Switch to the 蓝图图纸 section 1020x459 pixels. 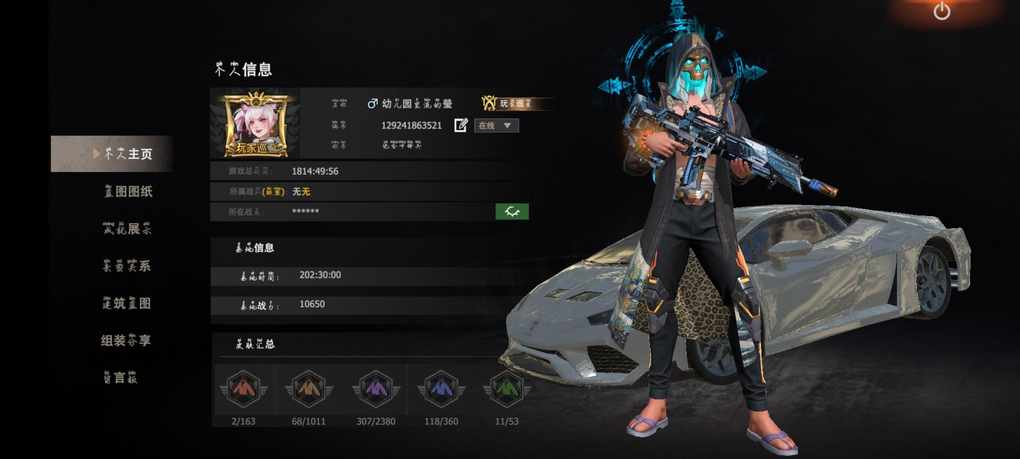coord(127,191)
